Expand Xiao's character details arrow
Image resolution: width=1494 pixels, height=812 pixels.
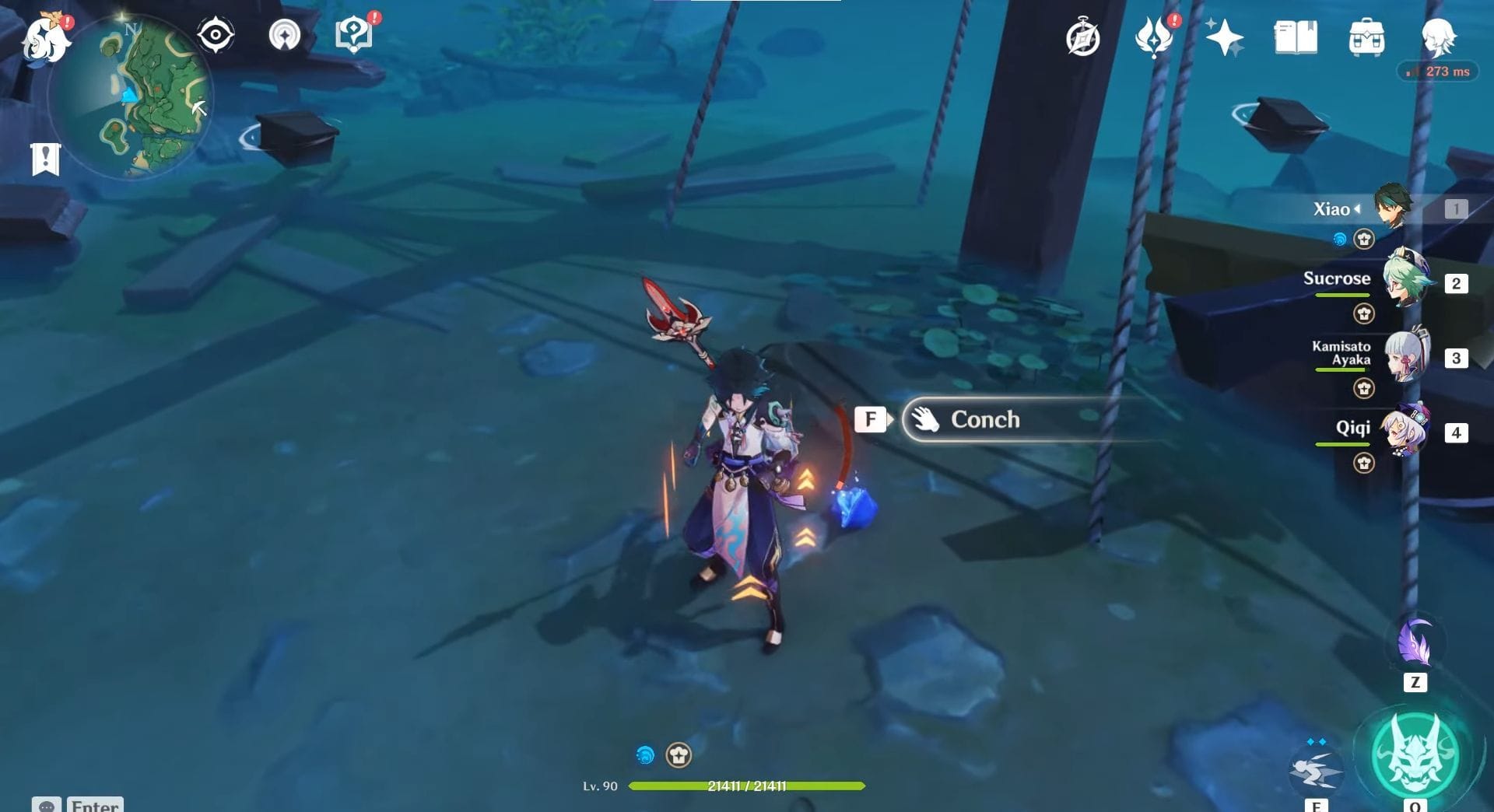click(1355, 209)
